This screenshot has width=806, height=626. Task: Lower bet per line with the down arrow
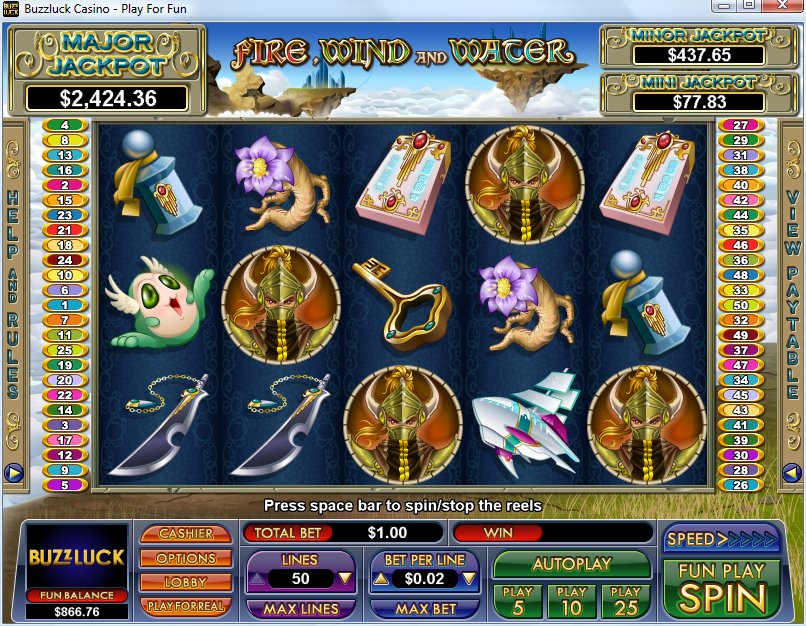[468, 578]
